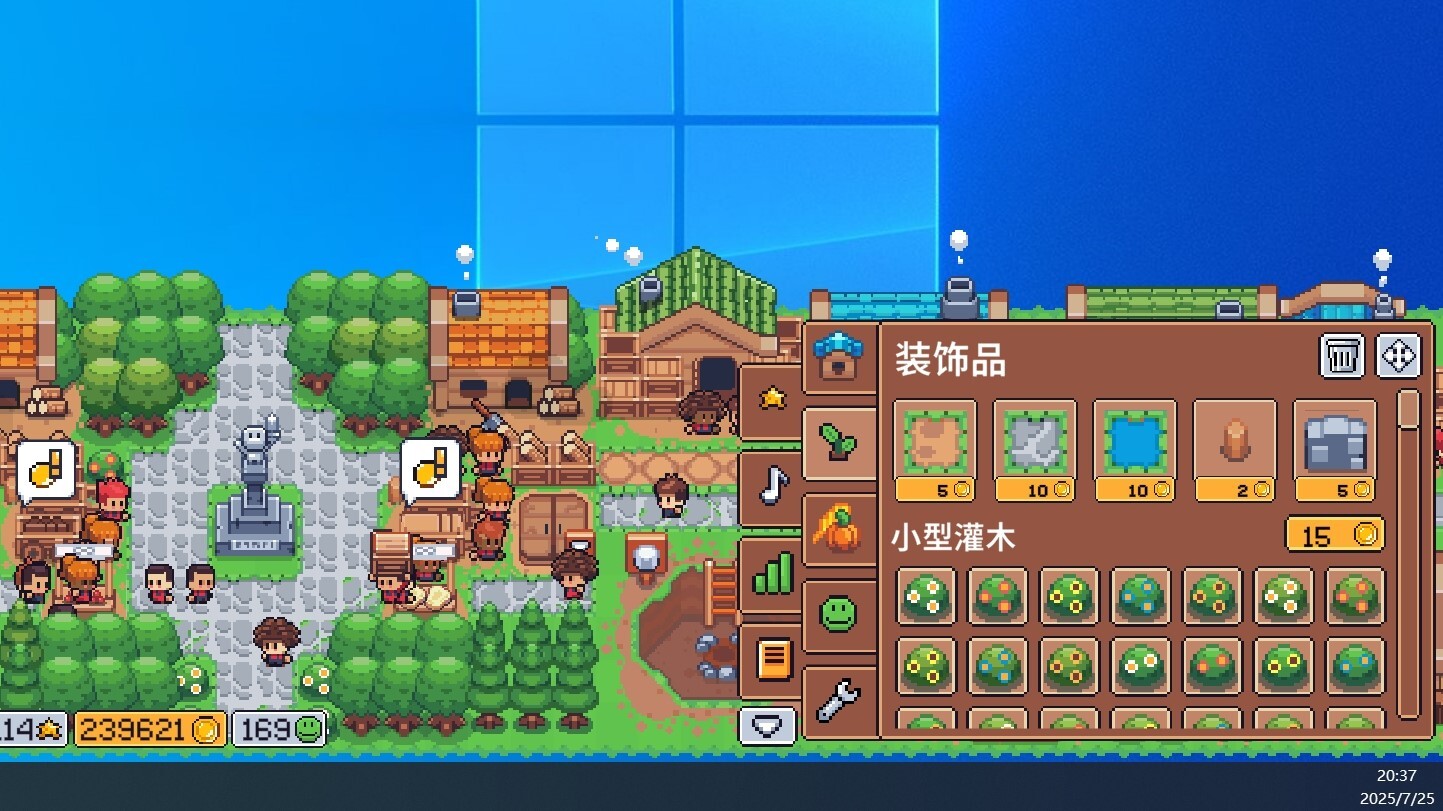Select the dirt patch costing 5 coins

935,443
